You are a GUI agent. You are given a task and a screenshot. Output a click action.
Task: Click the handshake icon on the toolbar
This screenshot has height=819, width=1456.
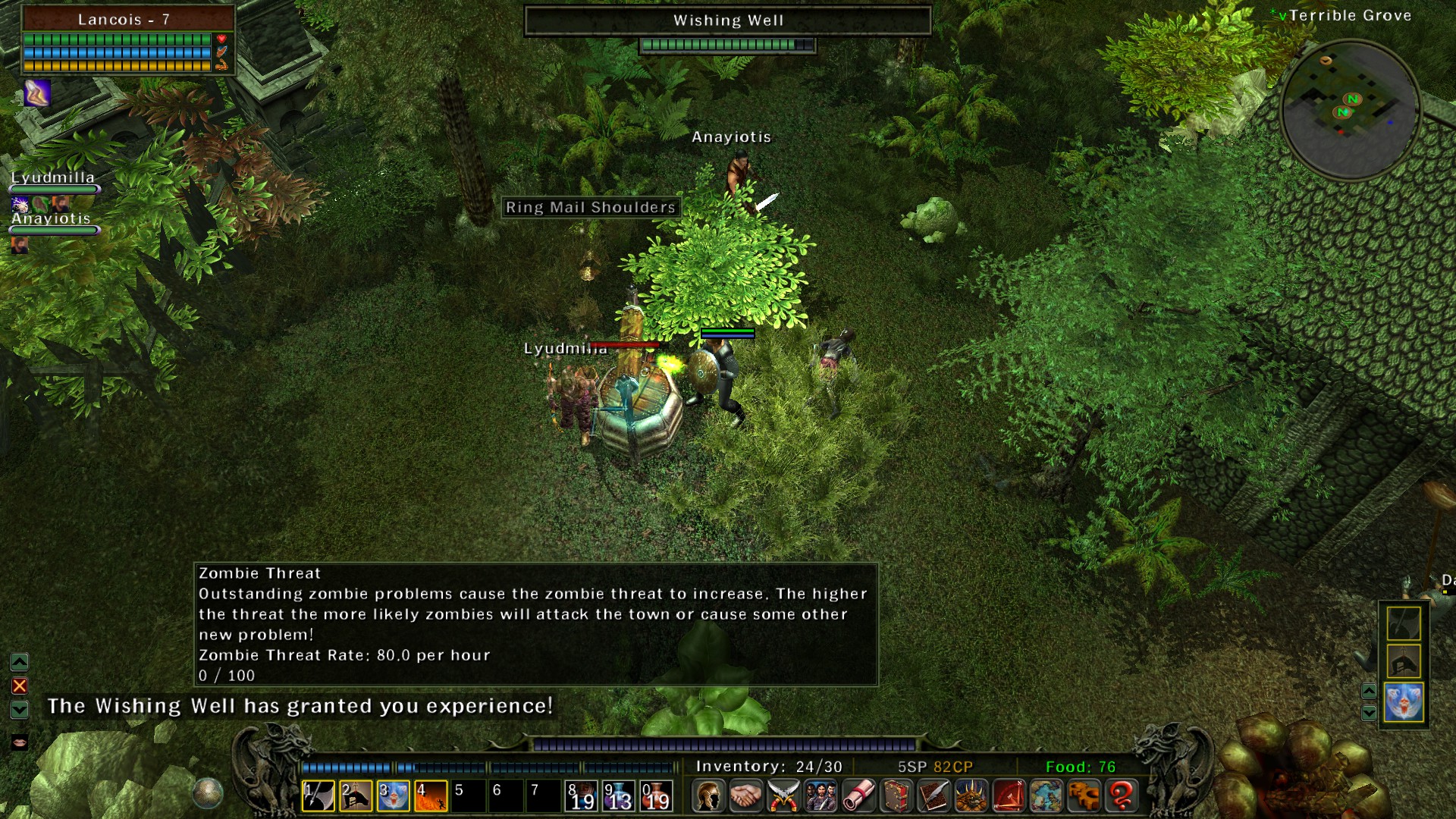coord(746,796)
